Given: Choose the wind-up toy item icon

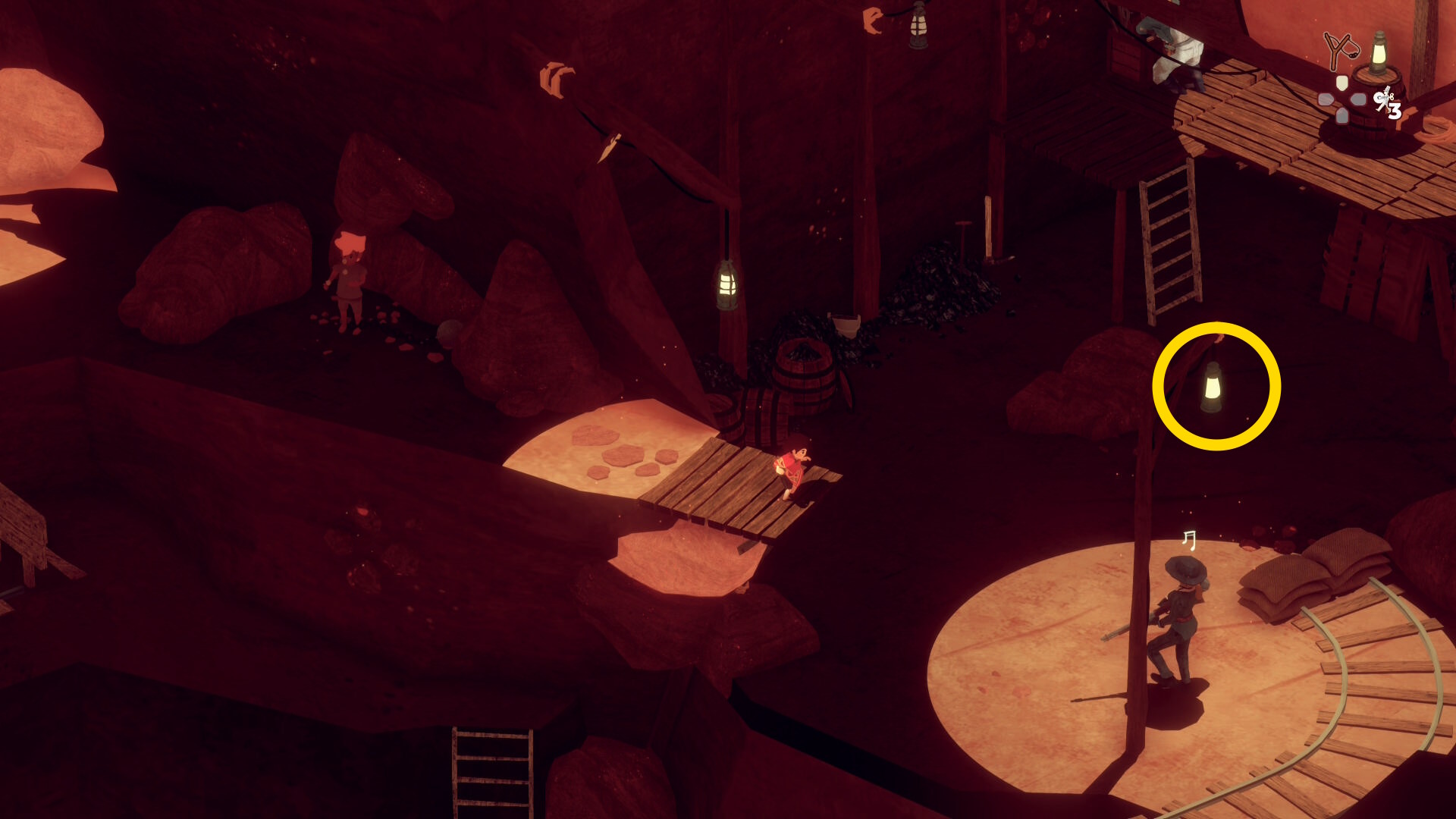Looking at the screenshot, I should (1385, 99).
